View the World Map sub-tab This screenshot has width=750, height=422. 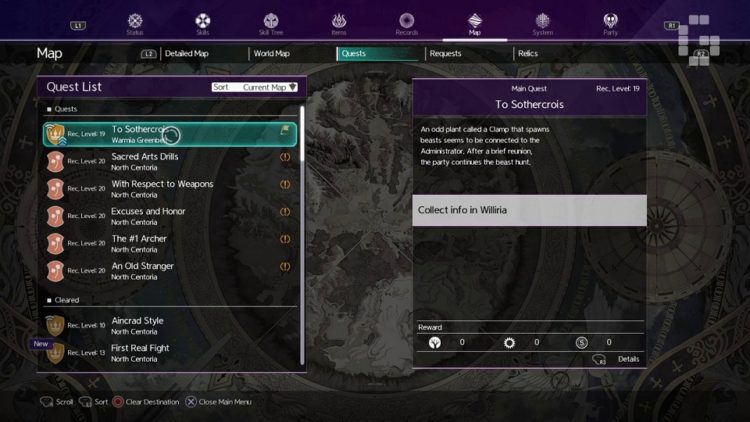click(x=271, y=53)
